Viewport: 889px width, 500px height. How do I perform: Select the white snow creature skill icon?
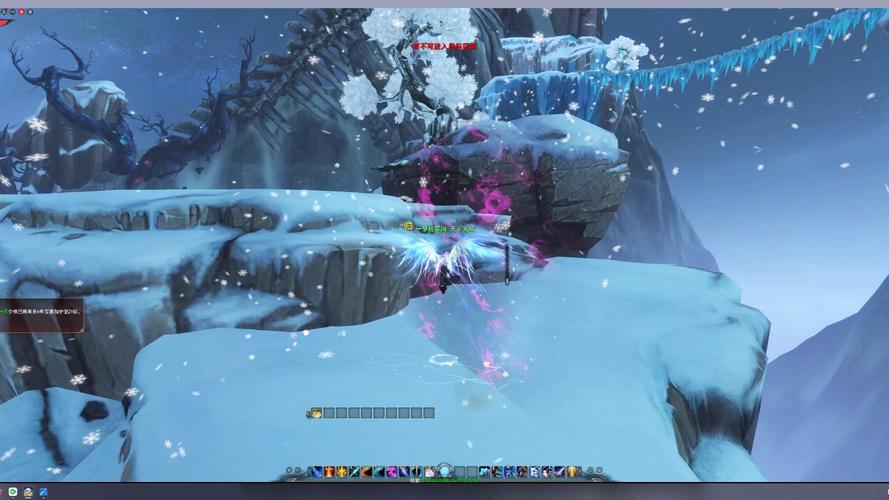tap(430, 472)
